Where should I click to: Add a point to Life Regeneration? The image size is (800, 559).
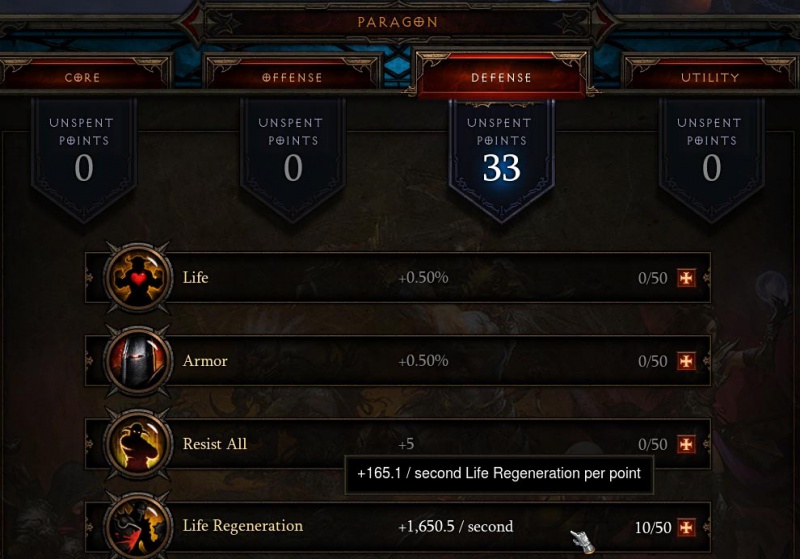[x=686, y=527]
